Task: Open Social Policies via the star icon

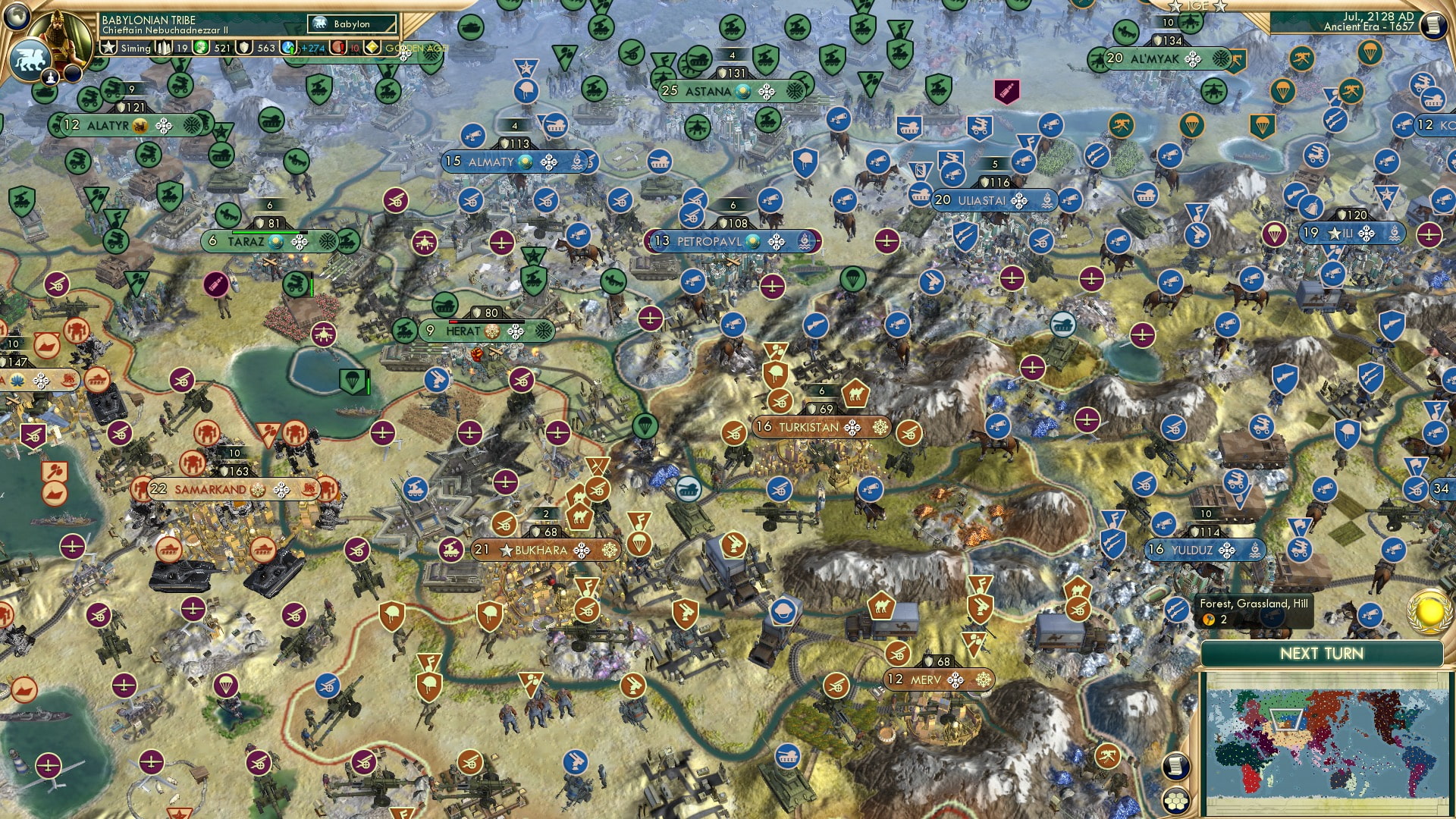Action: coord(108,49)
